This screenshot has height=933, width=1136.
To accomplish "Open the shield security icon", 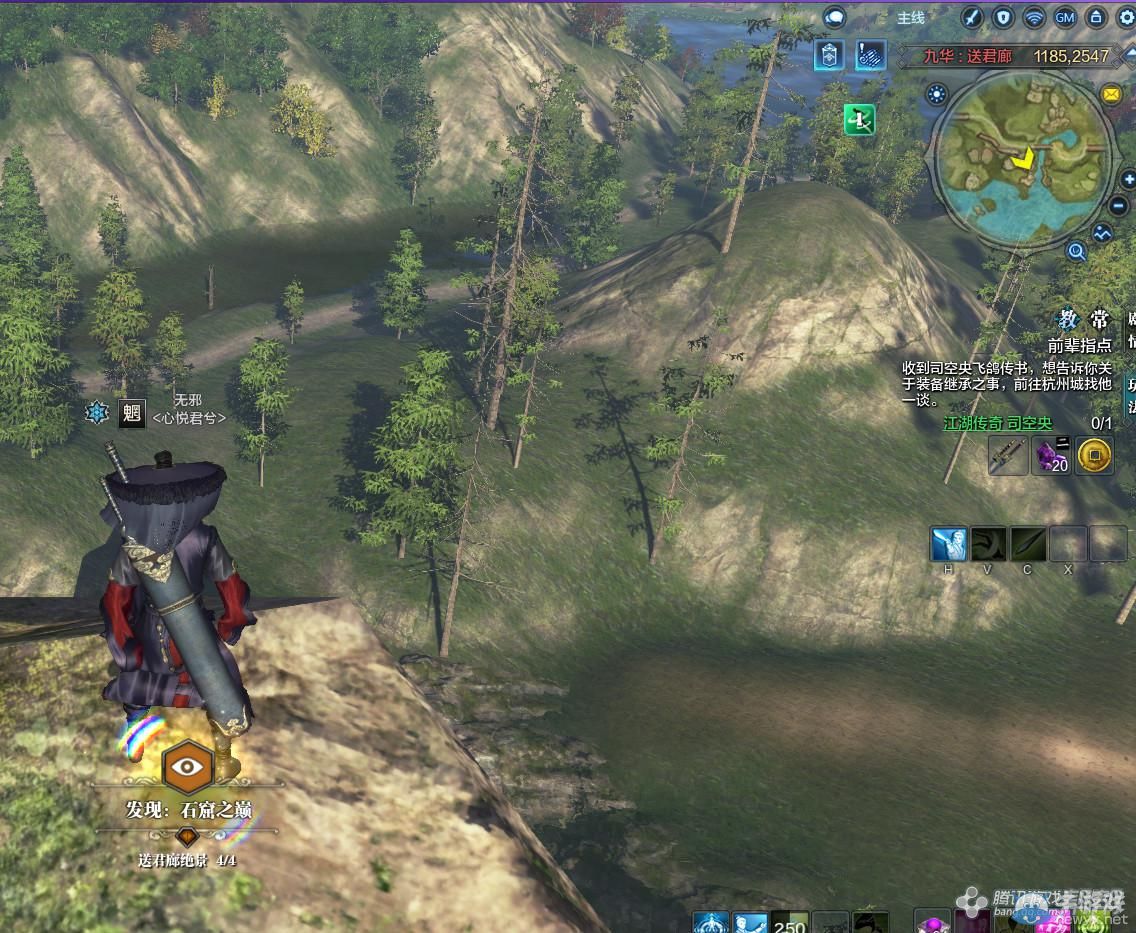I will pos(1002,17).
